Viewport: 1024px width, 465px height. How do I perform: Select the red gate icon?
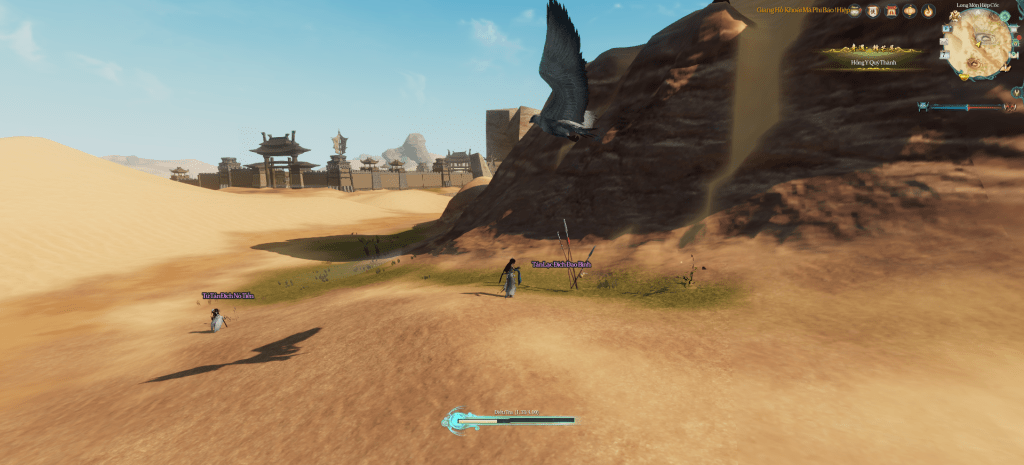[891, 11]
